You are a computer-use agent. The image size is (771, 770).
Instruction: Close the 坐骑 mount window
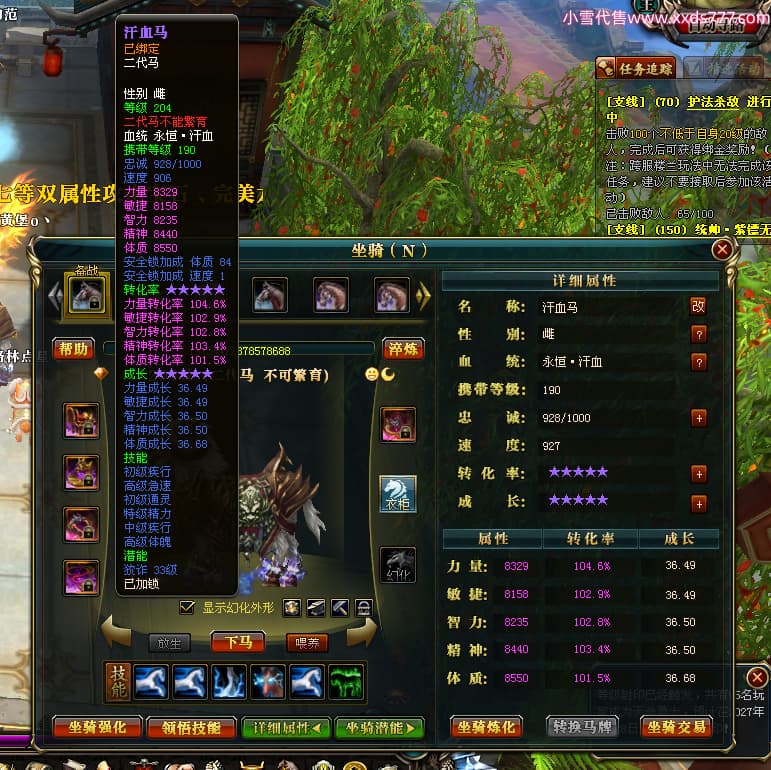[x=721, y=249]
